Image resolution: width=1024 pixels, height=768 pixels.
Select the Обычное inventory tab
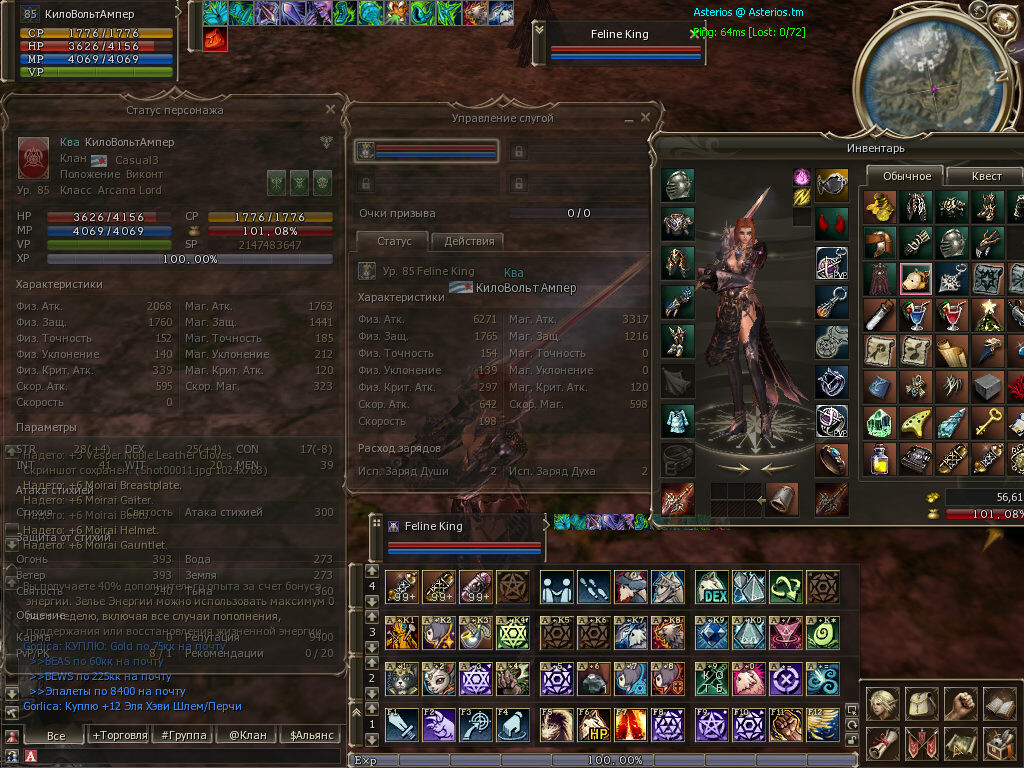tap(906, 176)
